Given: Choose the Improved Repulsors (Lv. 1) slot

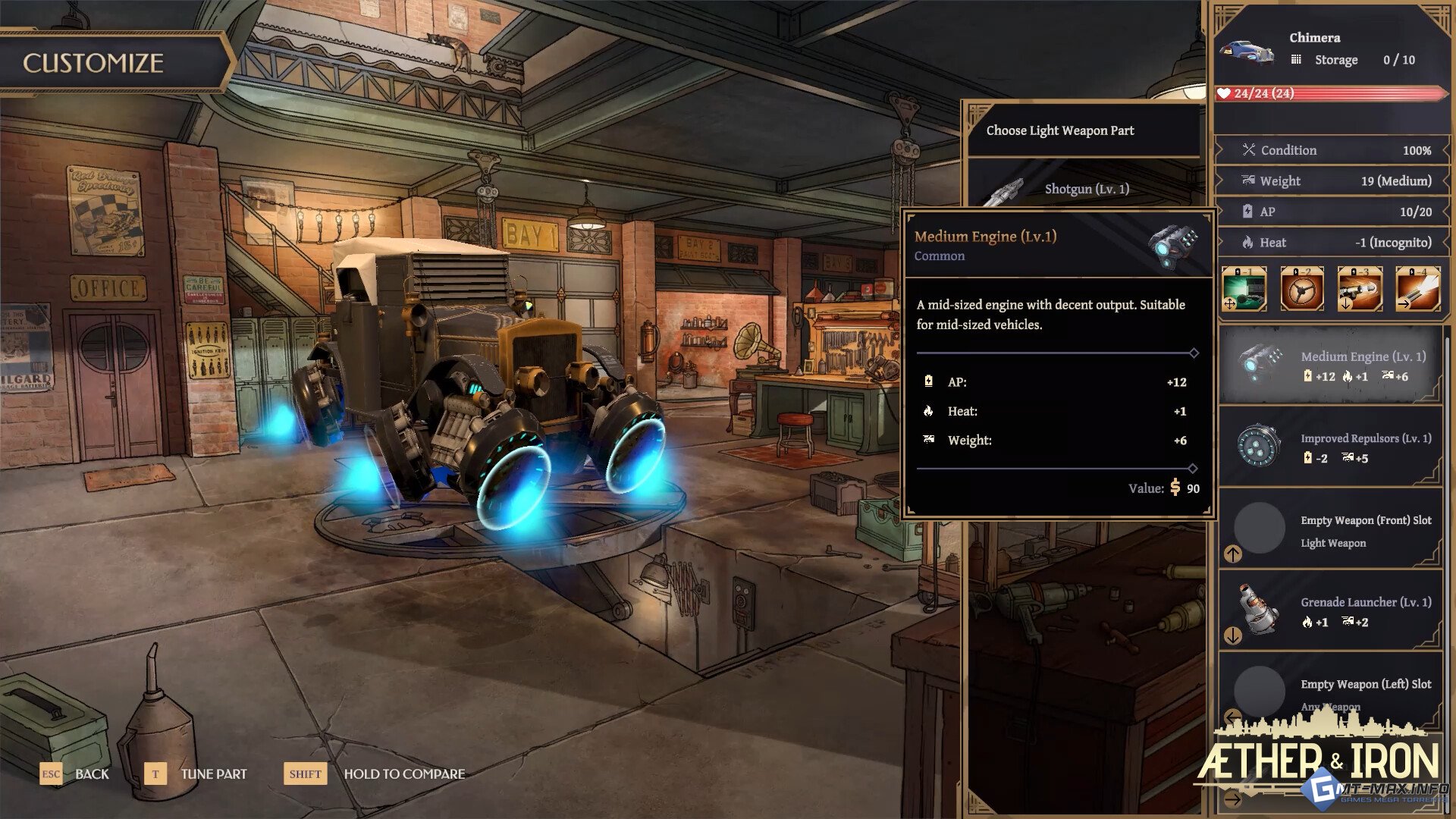Looking at the screenshot, I should [x=1330, y=447].
